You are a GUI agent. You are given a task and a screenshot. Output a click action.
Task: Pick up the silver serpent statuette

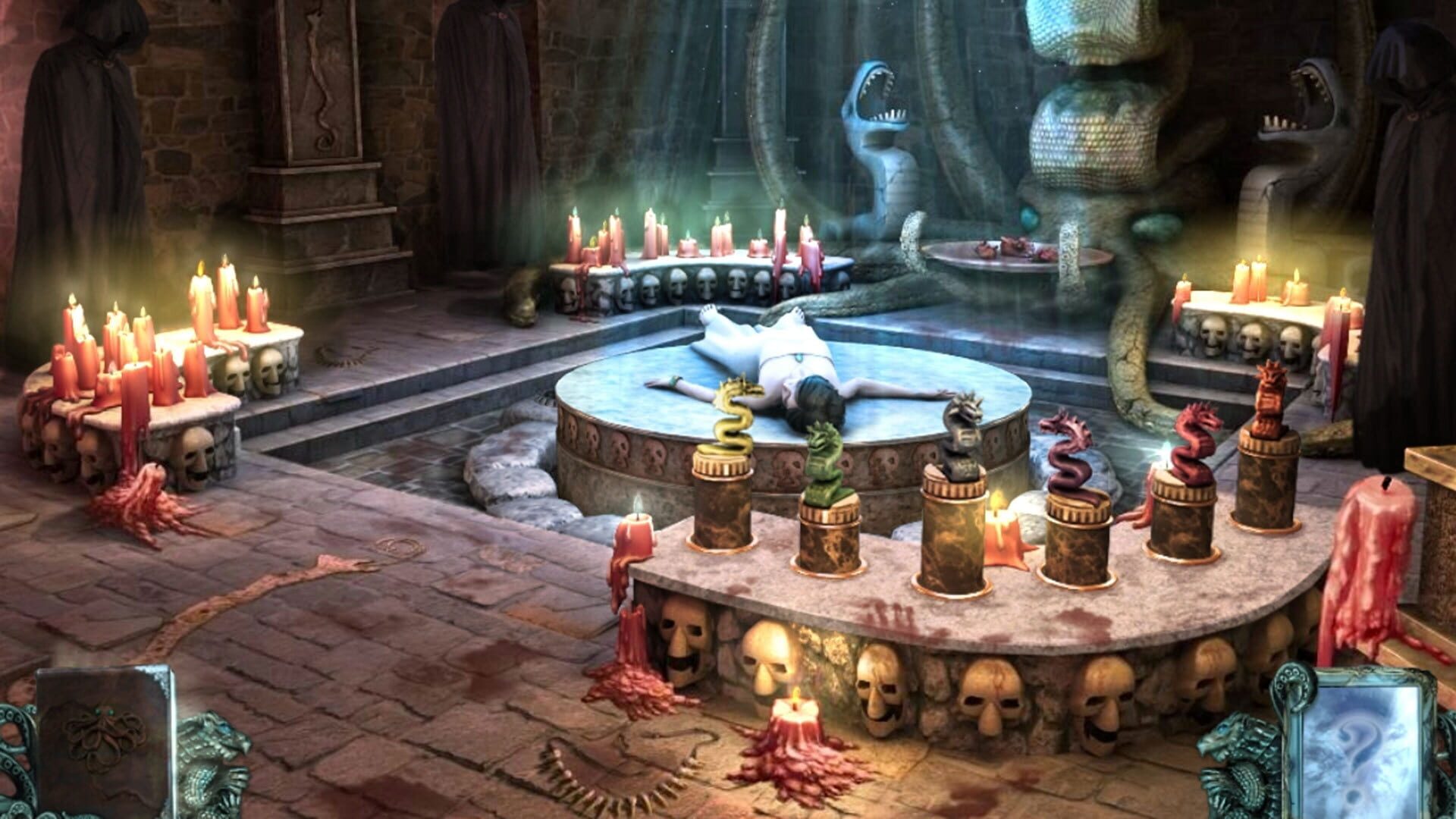[963, 432]
